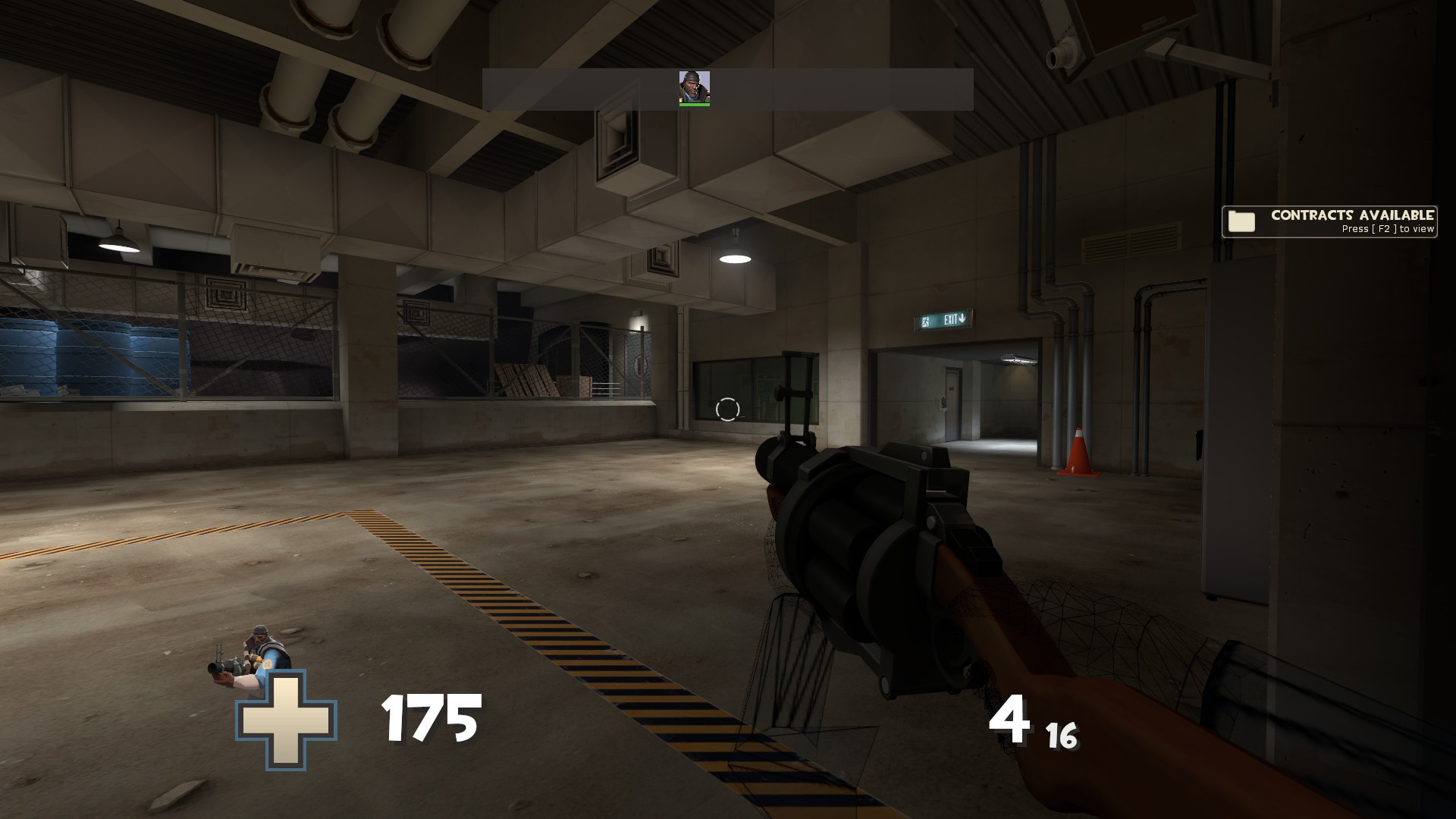Image resolution: width=1456 pixels, height=819 pixels.
Task: Click the circular crosshair reticle
Action: tap(727, 409)
